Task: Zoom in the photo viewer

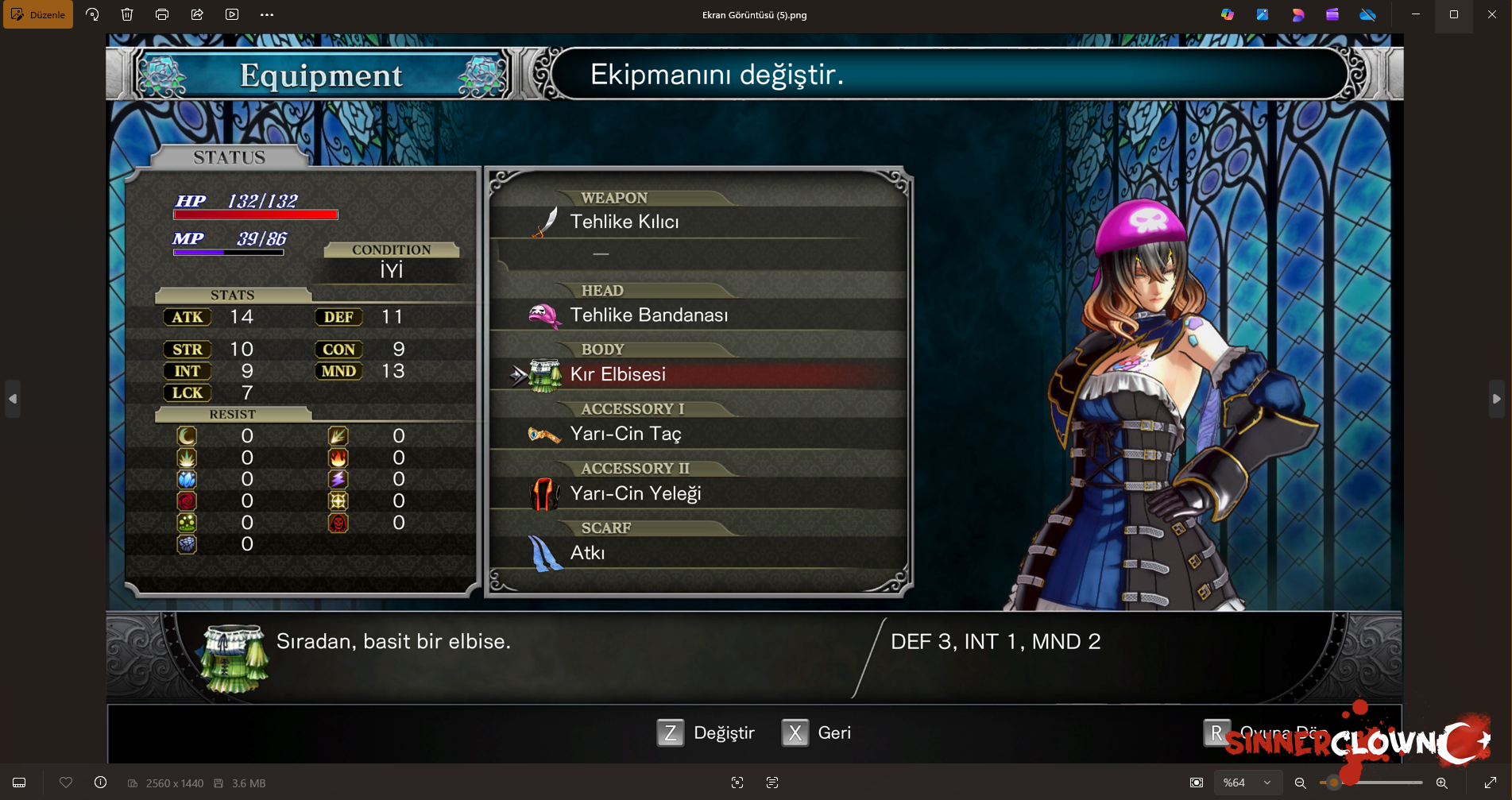Action: point(1441,783)
